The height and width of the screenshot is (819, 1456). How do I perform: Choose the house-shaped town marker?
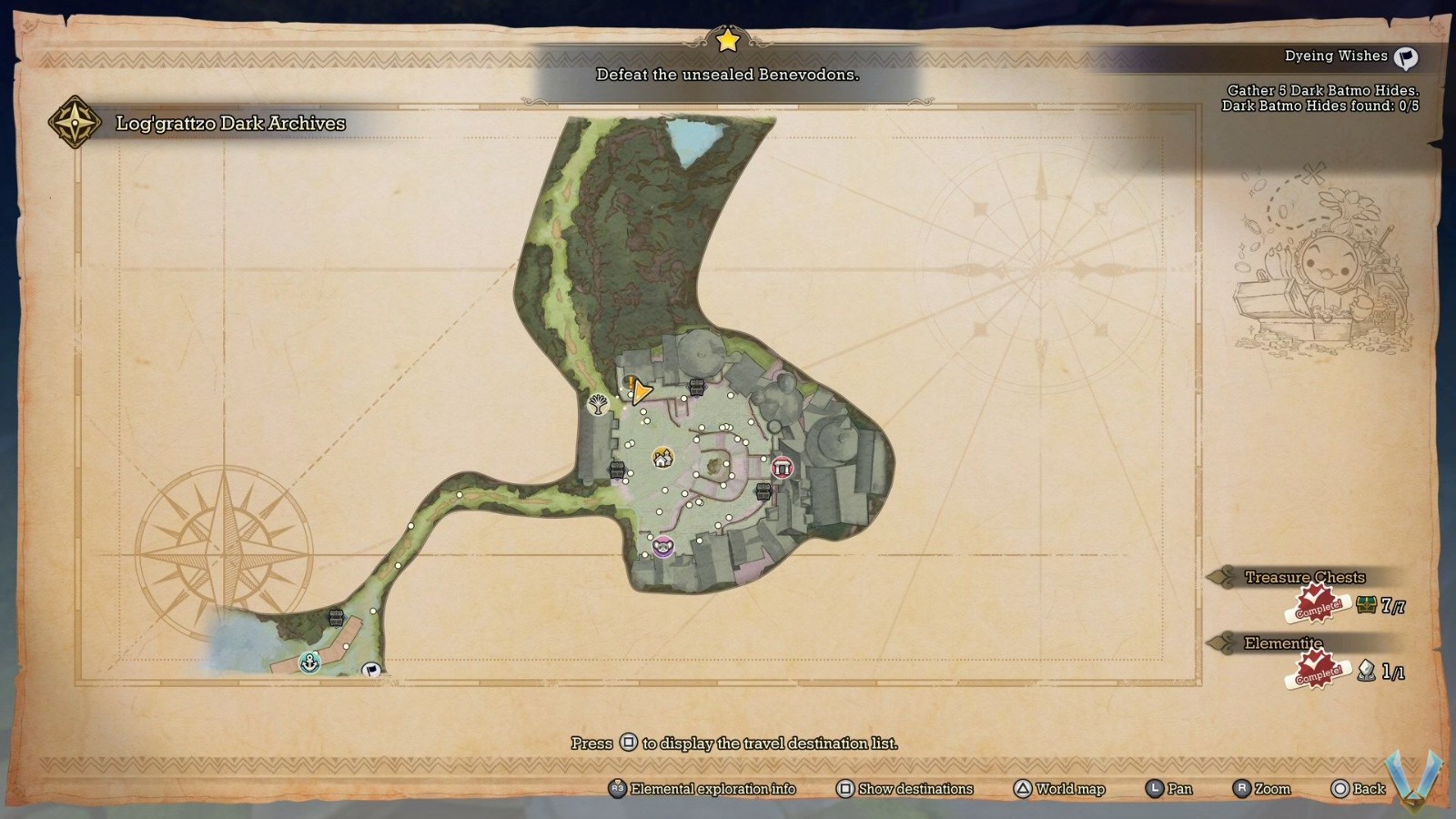click(662, 457)
